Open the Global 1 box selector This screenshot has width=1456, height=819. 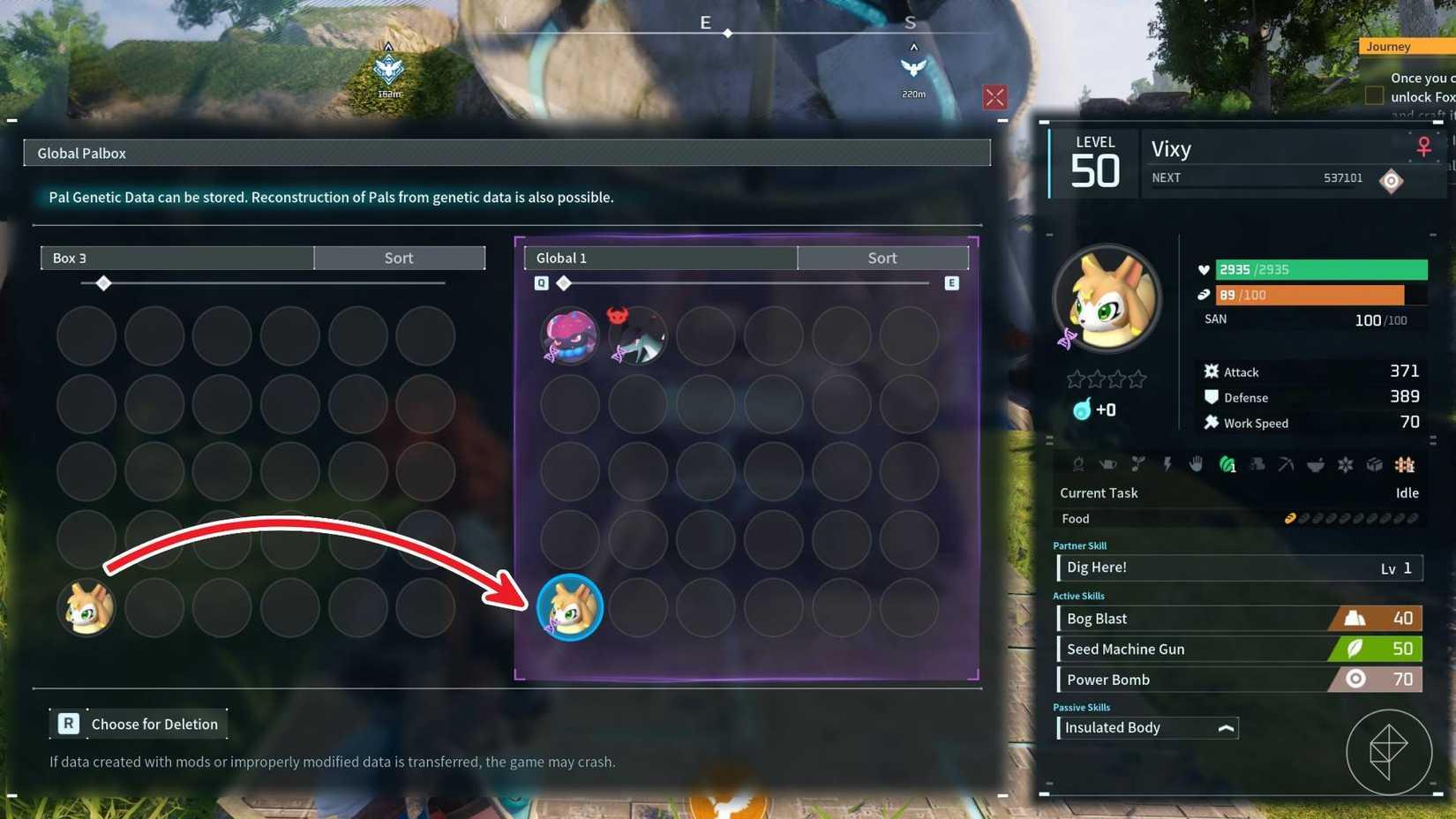[660, 258]
